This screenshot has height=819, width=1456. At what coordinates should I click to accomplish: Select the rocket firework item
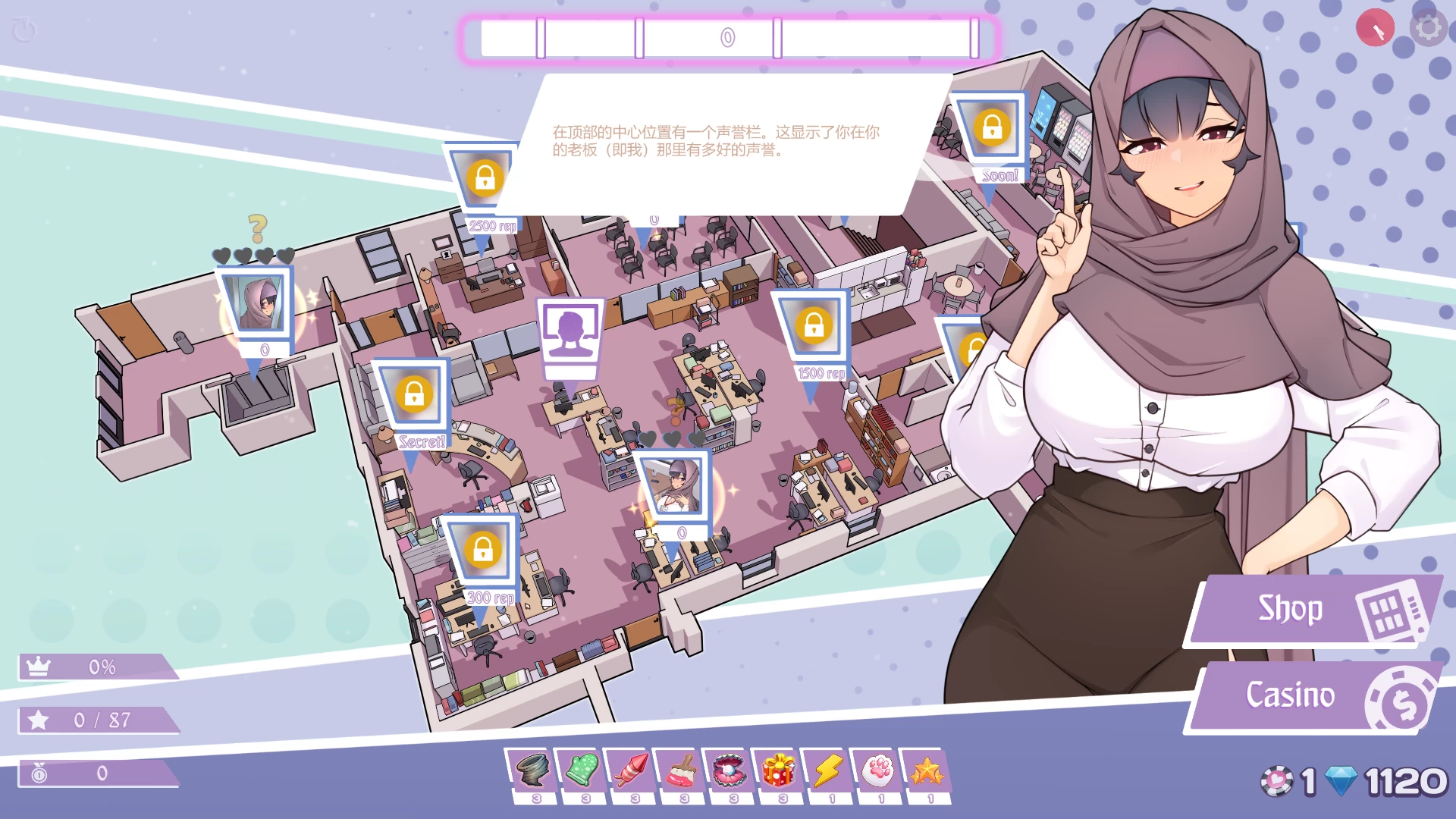(633, 768)
